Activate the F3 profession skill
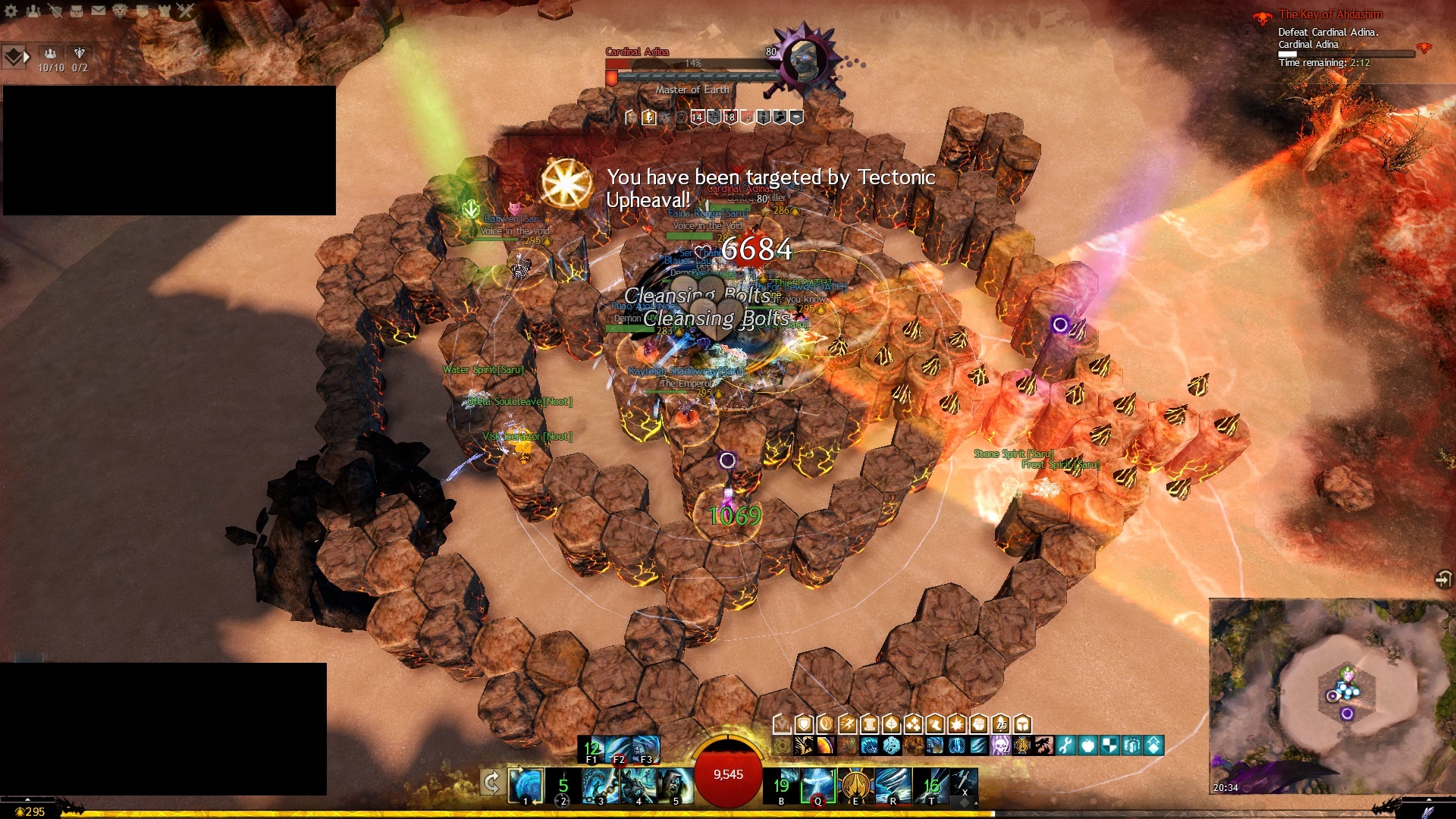 pyautogui.click(x=646, y=749)
